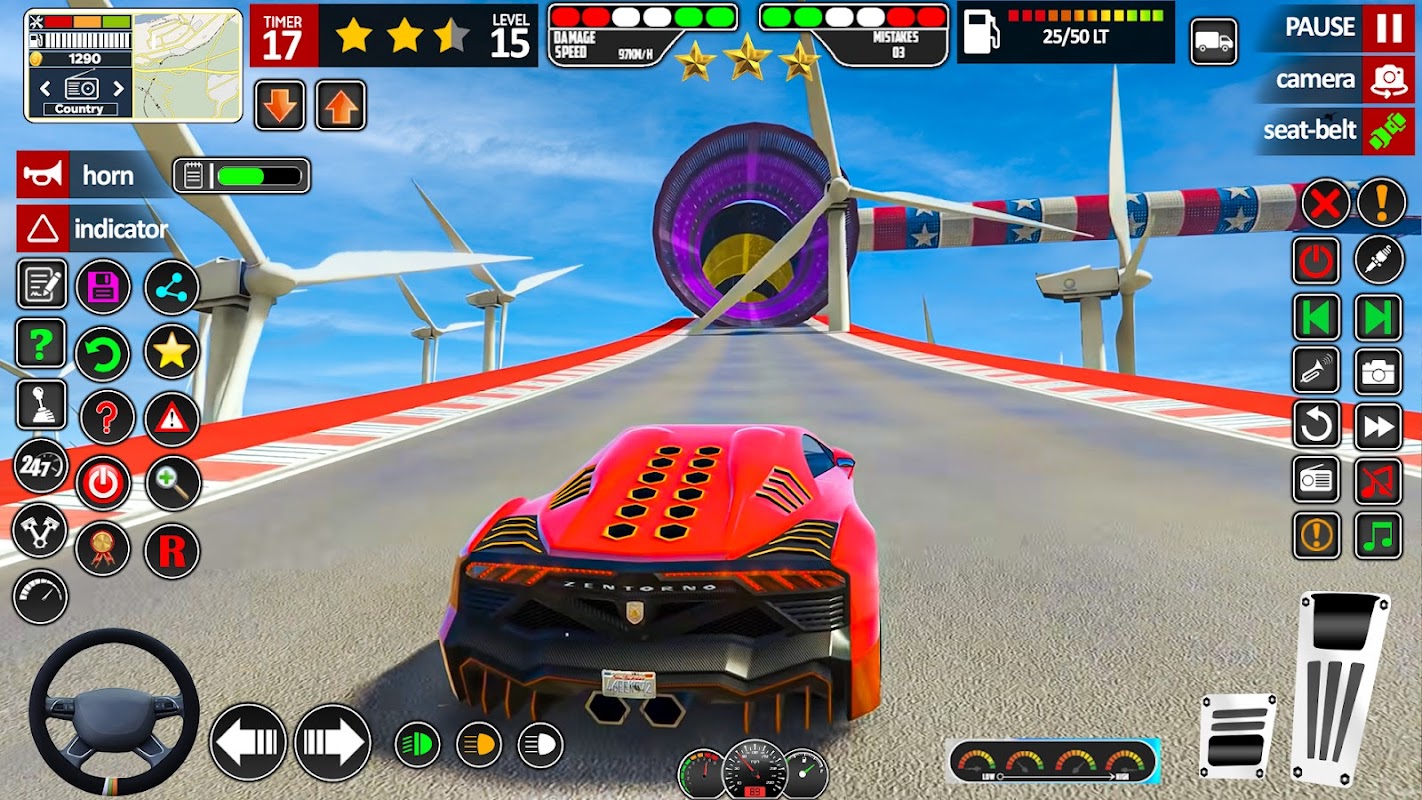This screenshot has width=1422, height=800.
Task: Fasten the seat-belt
Action: coord(1388,130)
